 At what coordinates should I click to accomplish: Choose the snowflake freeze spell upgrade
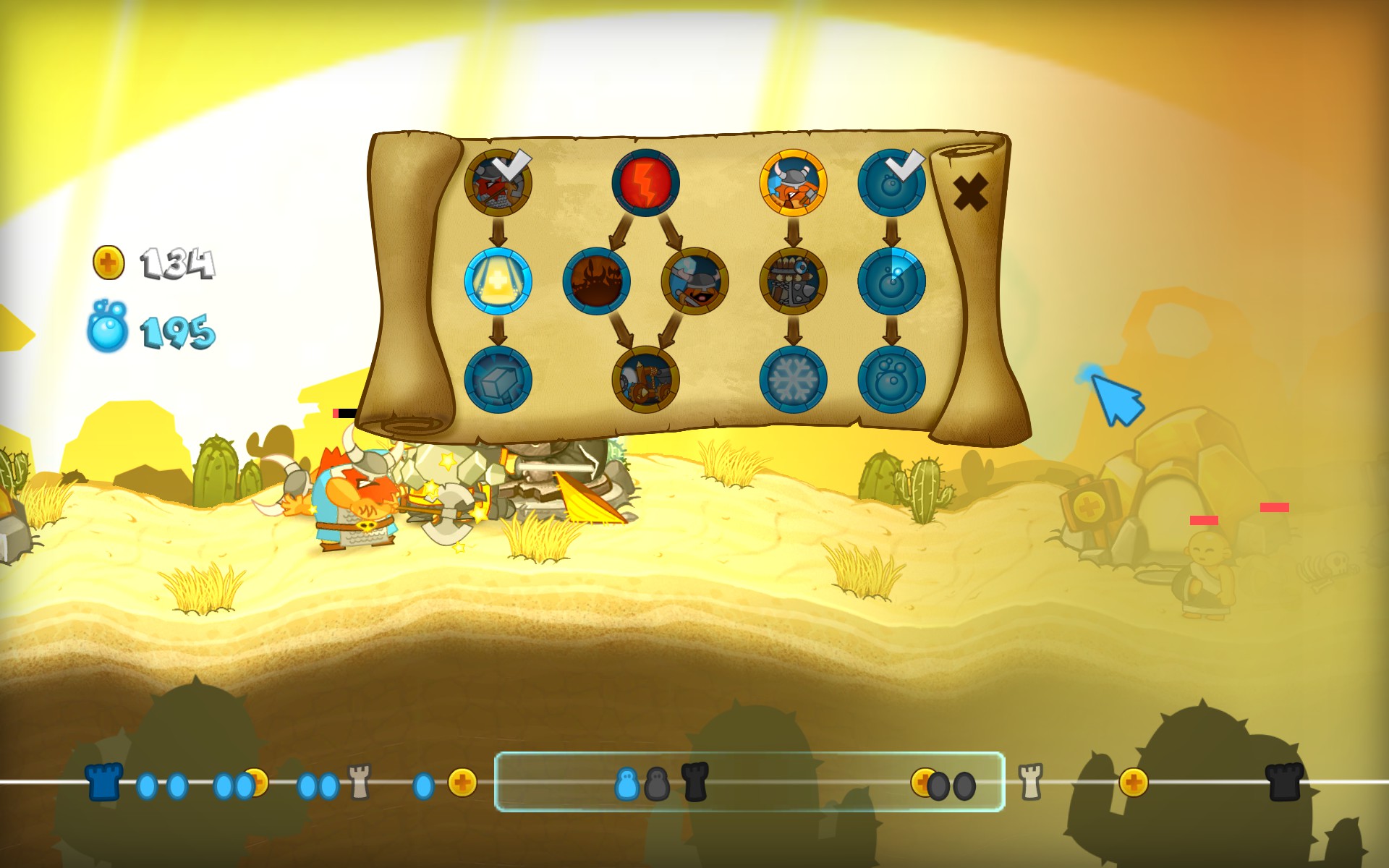793,380
